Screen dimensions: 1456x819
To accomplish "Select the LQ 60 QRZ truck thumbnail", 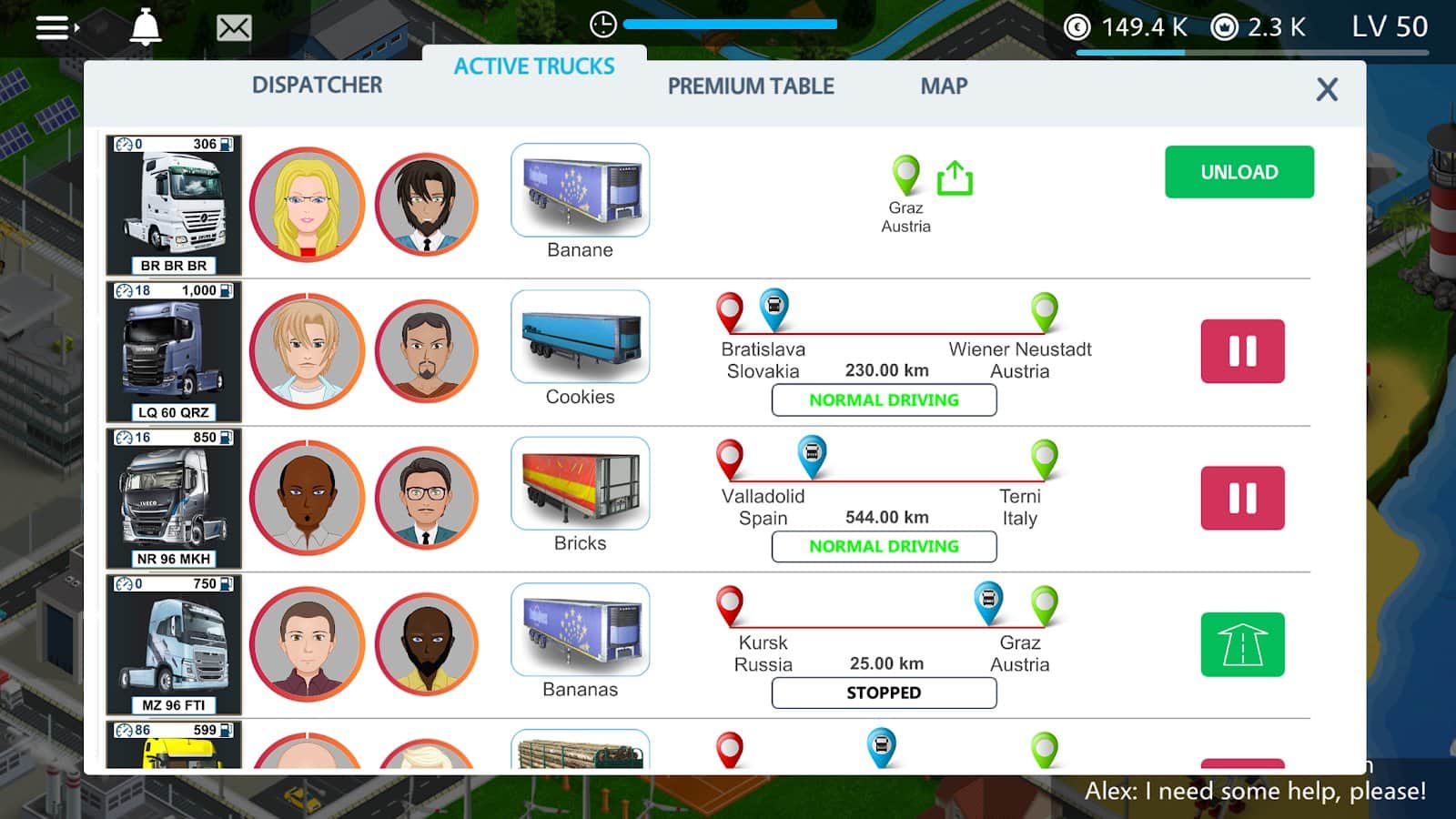I will tap(174, 351).
